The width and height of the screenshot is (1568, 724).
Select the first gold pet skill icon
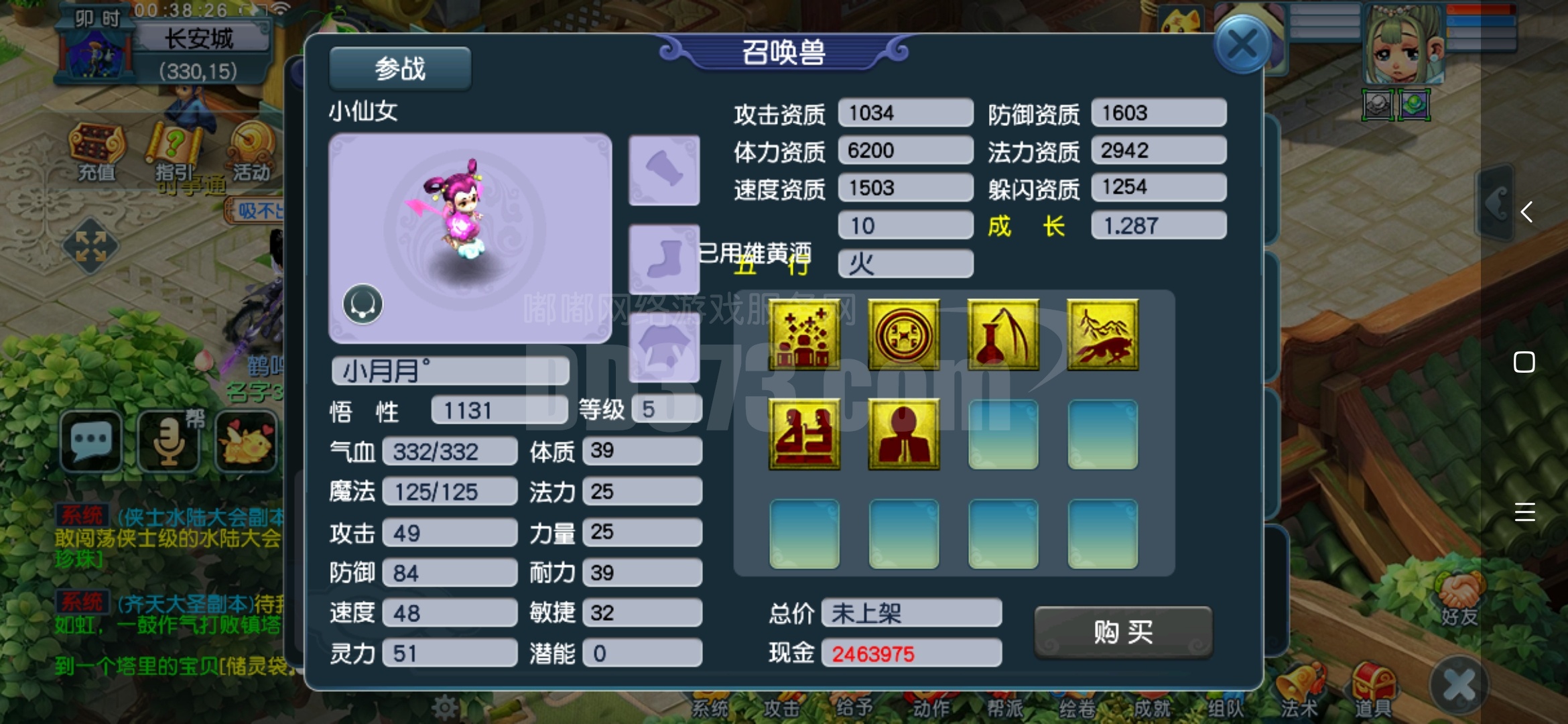[804, 335]
